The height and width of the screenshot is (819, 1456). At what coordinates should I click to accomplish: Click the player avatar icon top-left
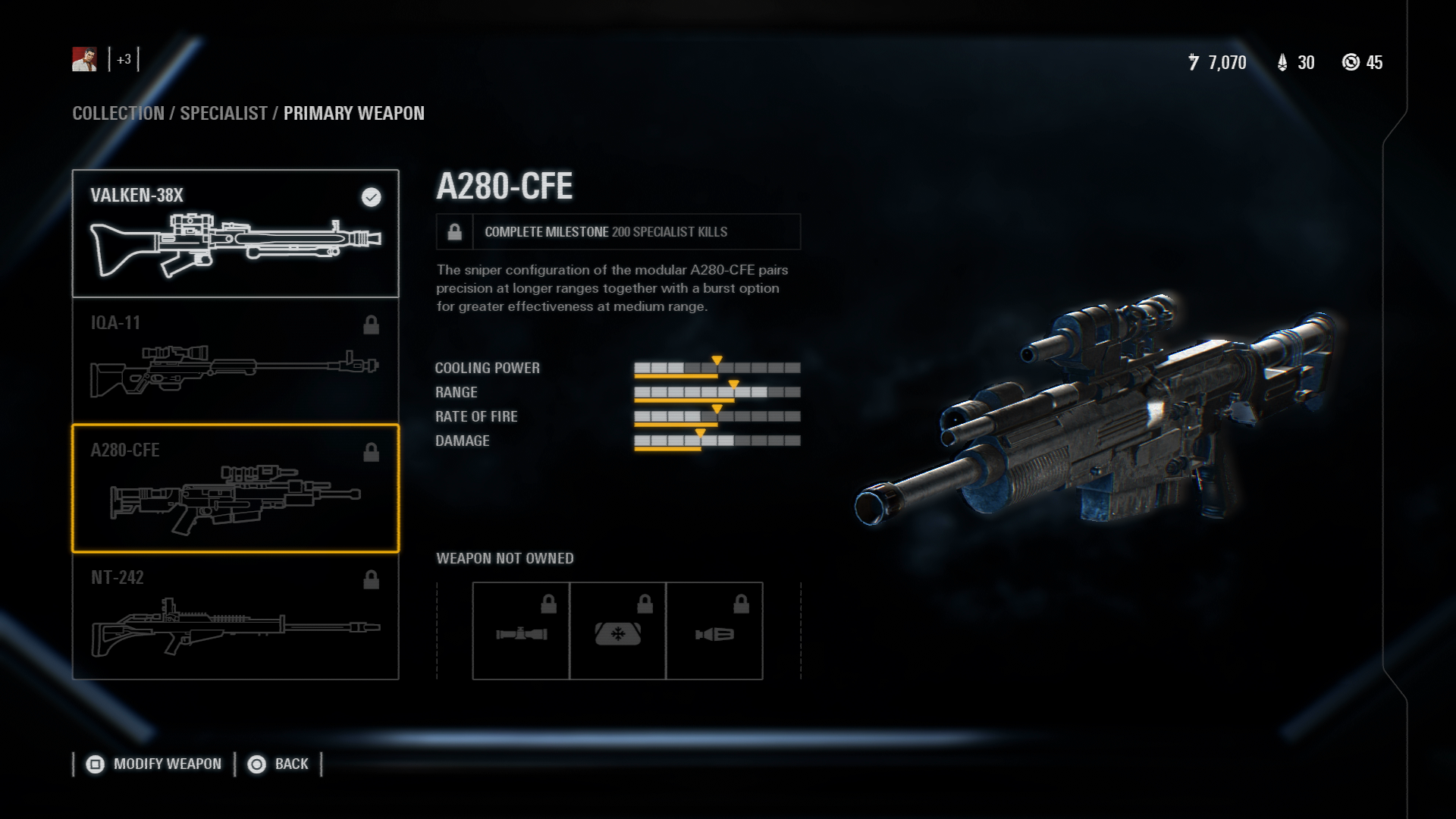pos(86,61)
